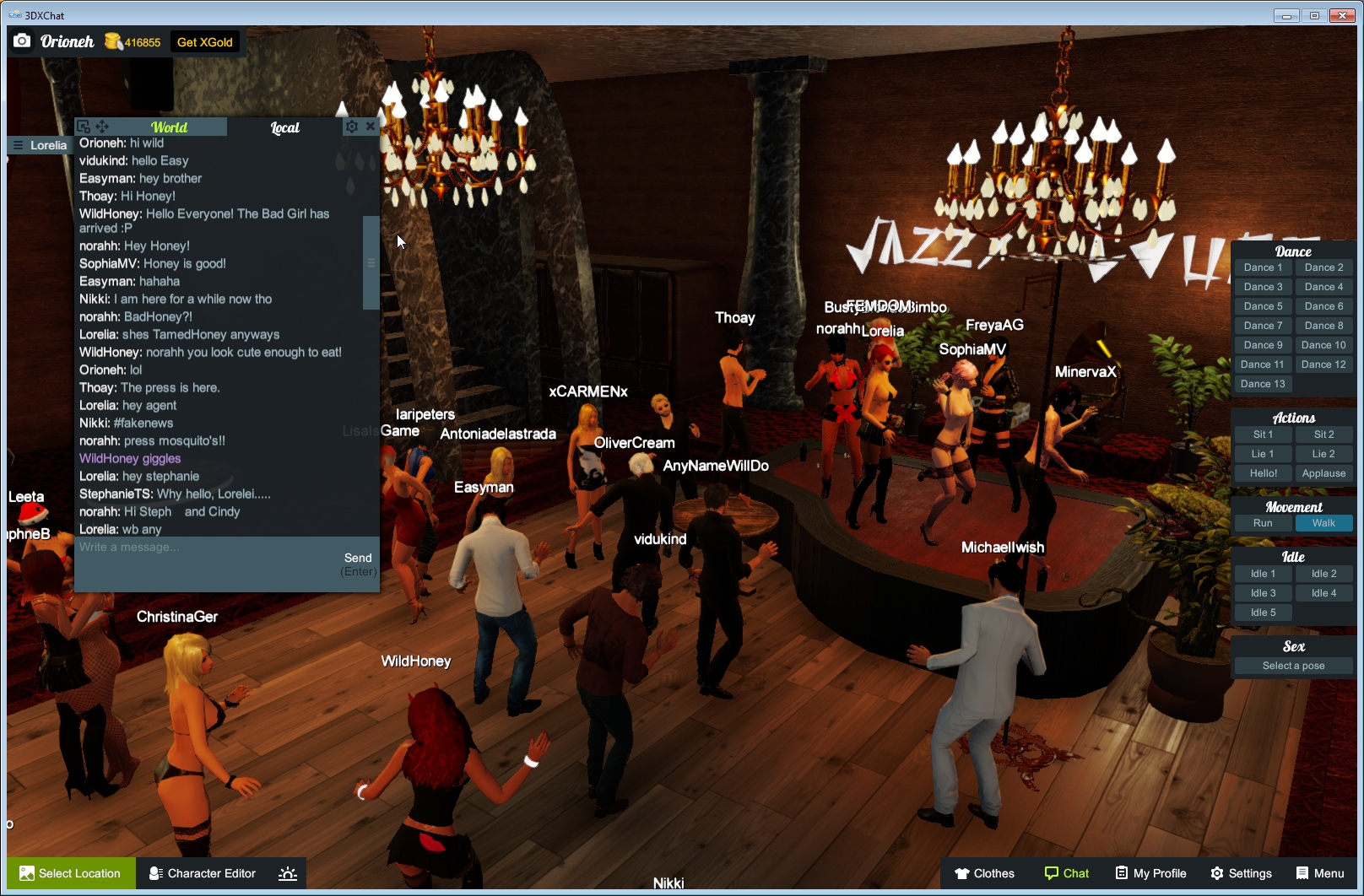Screen dimensions: 1364x896
Task: Enable Walk movement mode
Action: 1323,522
